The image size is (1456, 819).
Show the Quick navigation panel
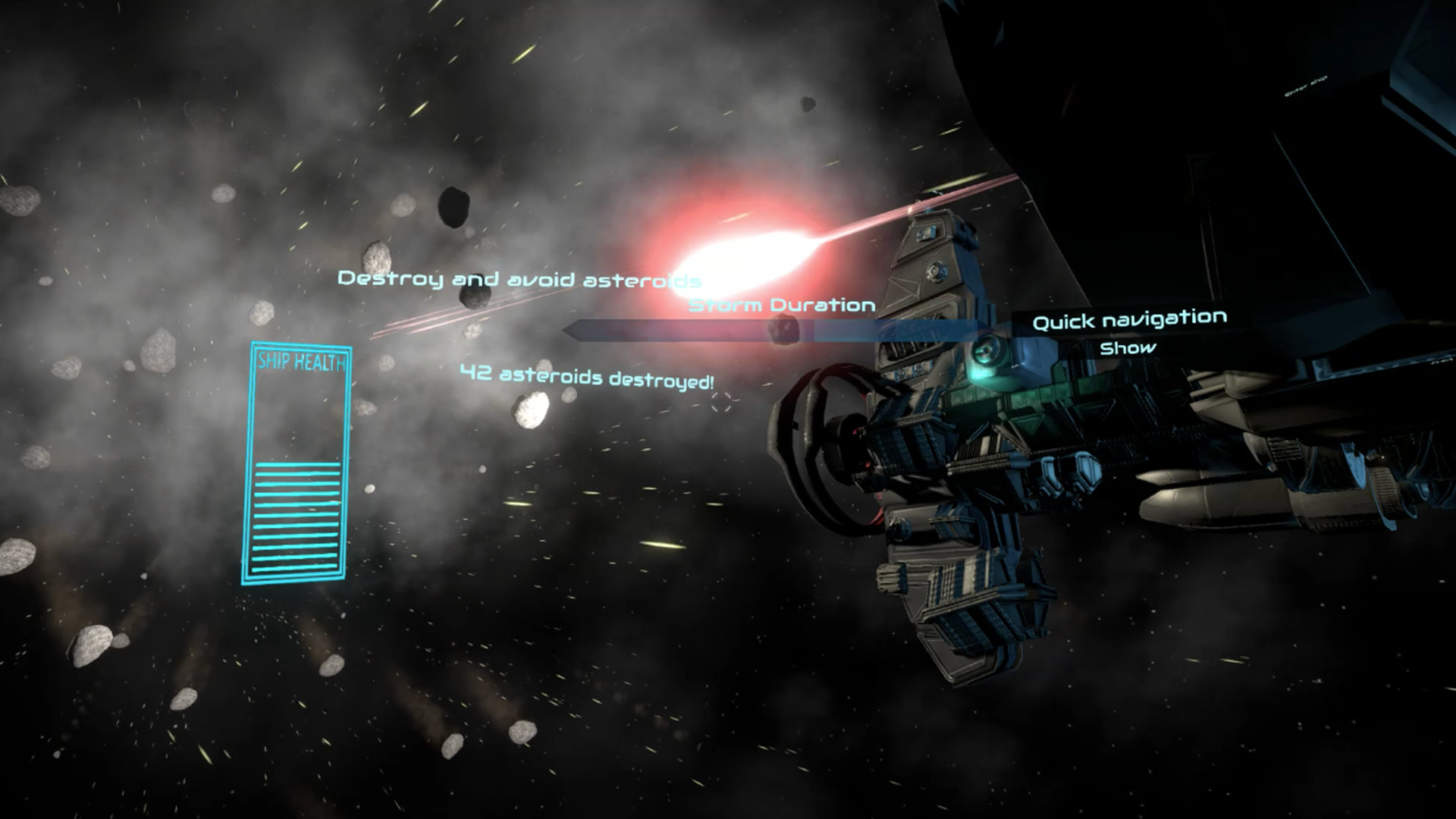[1128, 349]
